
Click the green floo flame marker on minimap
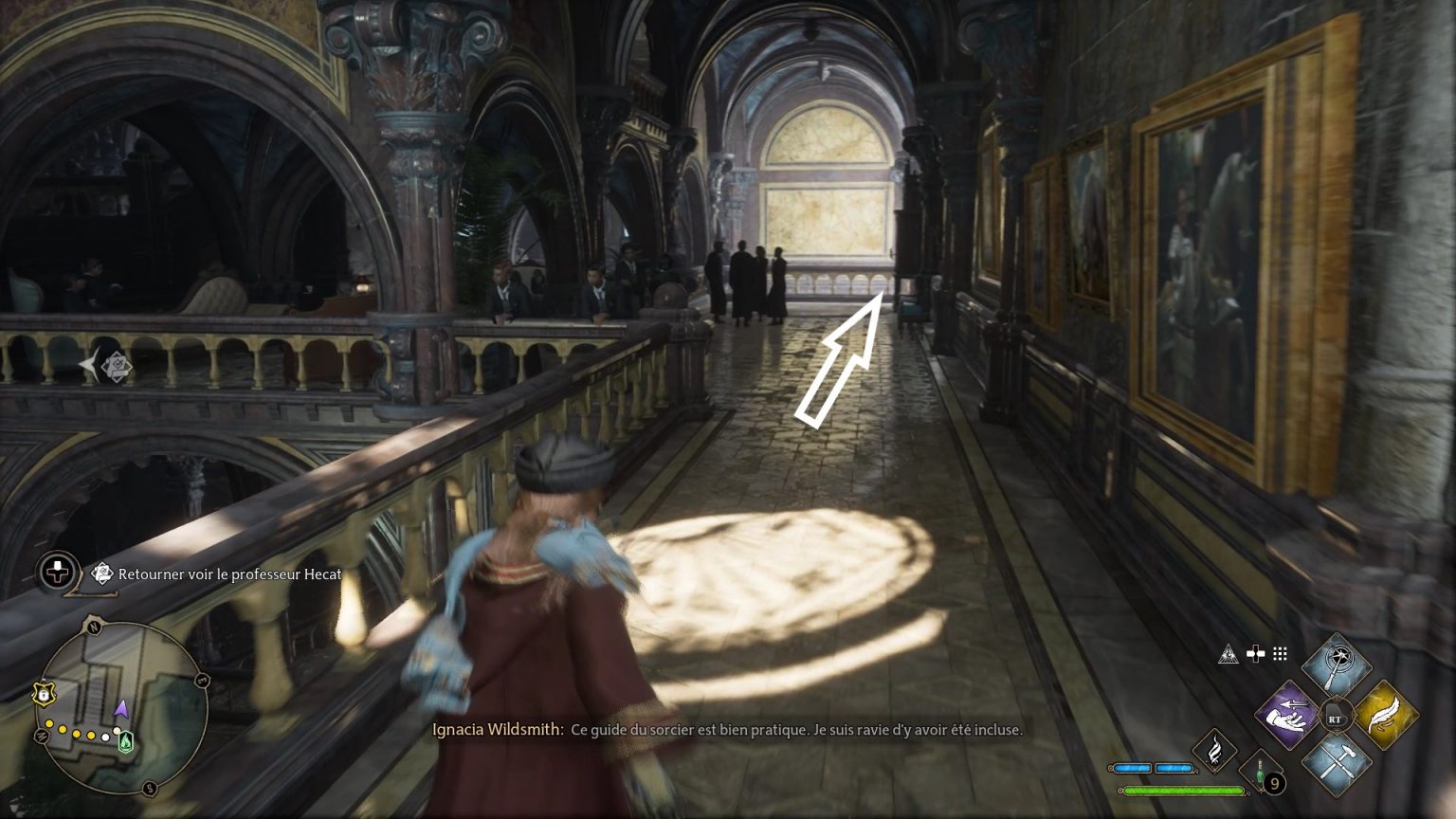pos(125,742)
